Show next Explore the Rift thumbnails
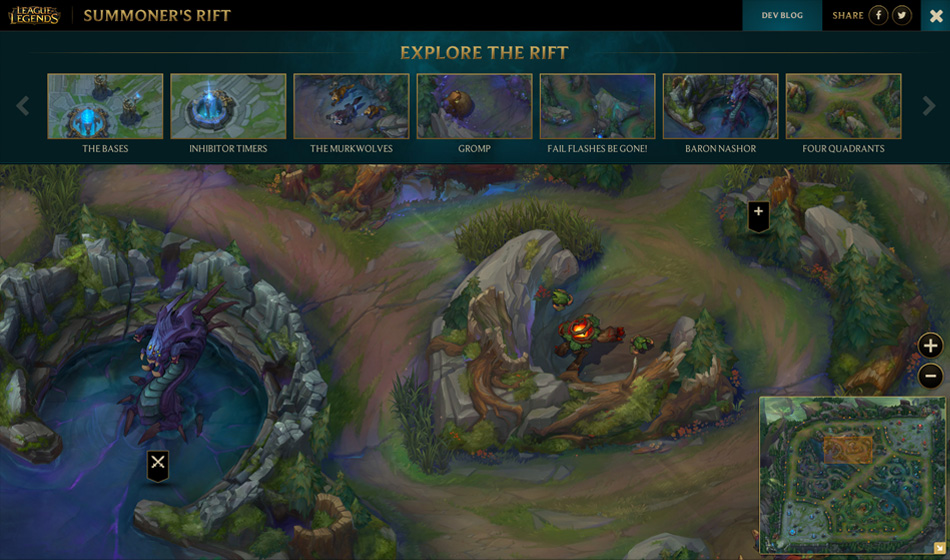 (929, 106)
